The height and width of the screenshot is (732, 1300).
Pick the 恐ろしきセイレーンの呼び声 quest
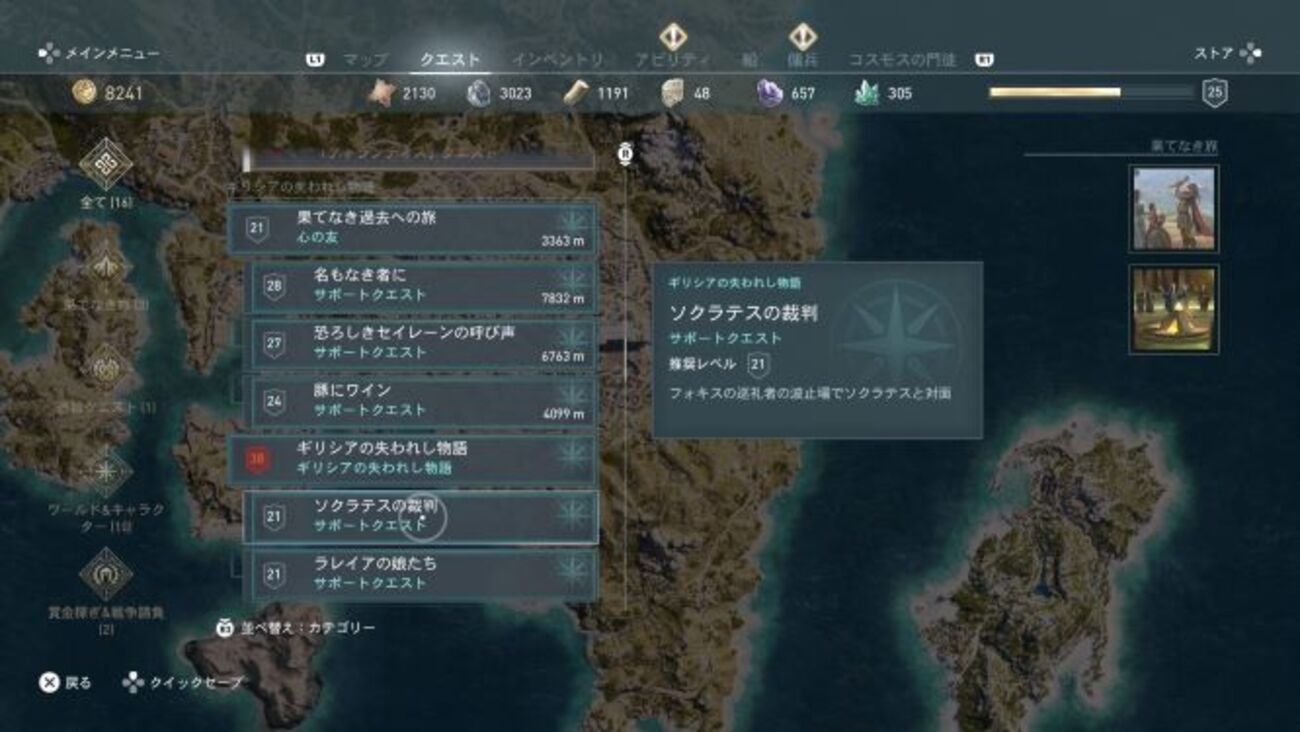(x=421, y=342)
